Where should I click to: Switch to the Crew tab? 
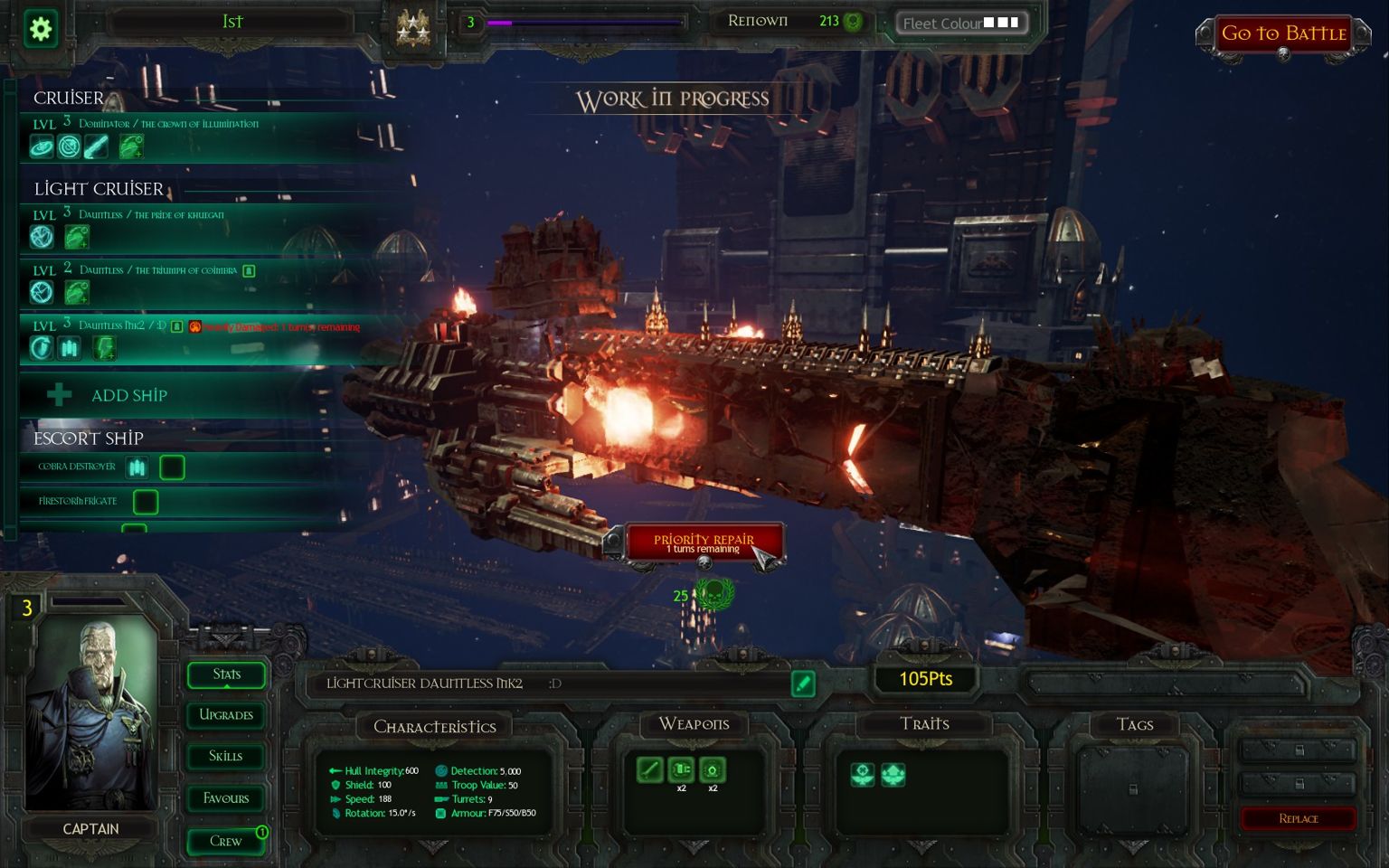(x=226, y=841)
